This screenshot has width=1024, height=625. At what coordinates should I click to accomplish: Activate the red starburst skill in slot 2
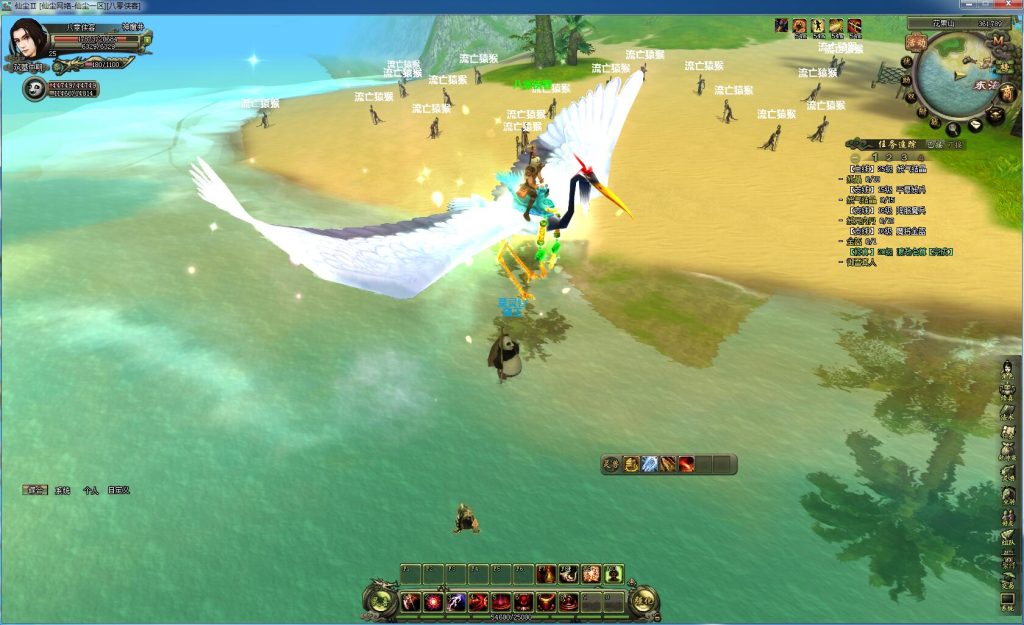[x=434, y=602]
